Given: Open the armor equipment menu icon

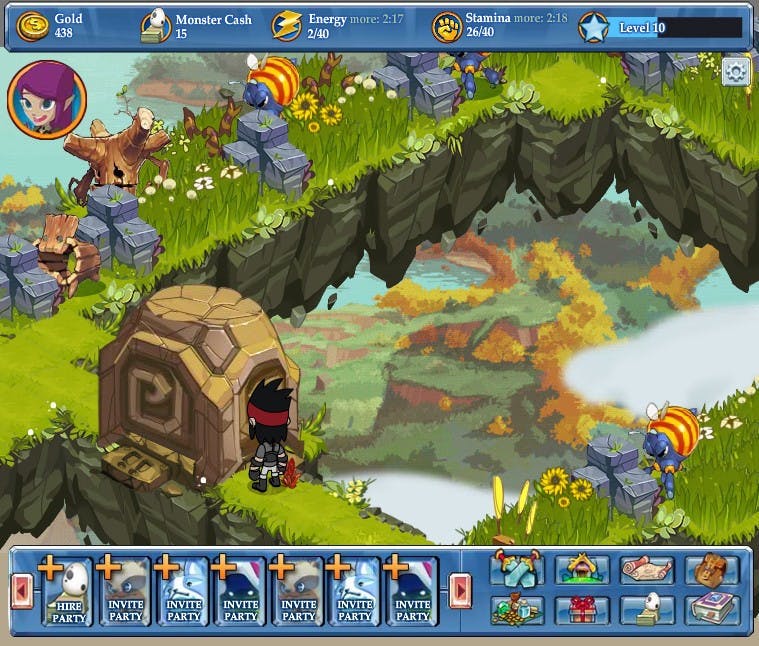Looking at the screenshot, I should pos(517,569).
